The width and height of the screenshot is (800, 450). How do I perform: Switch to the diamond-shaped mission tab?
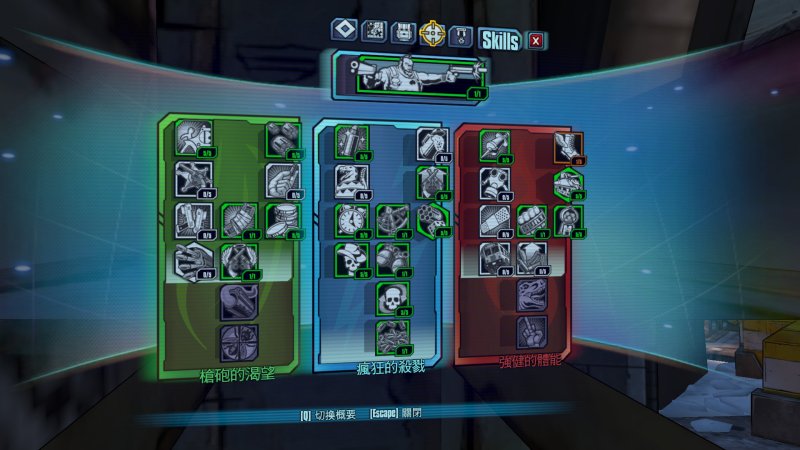(x=343, y=32)
